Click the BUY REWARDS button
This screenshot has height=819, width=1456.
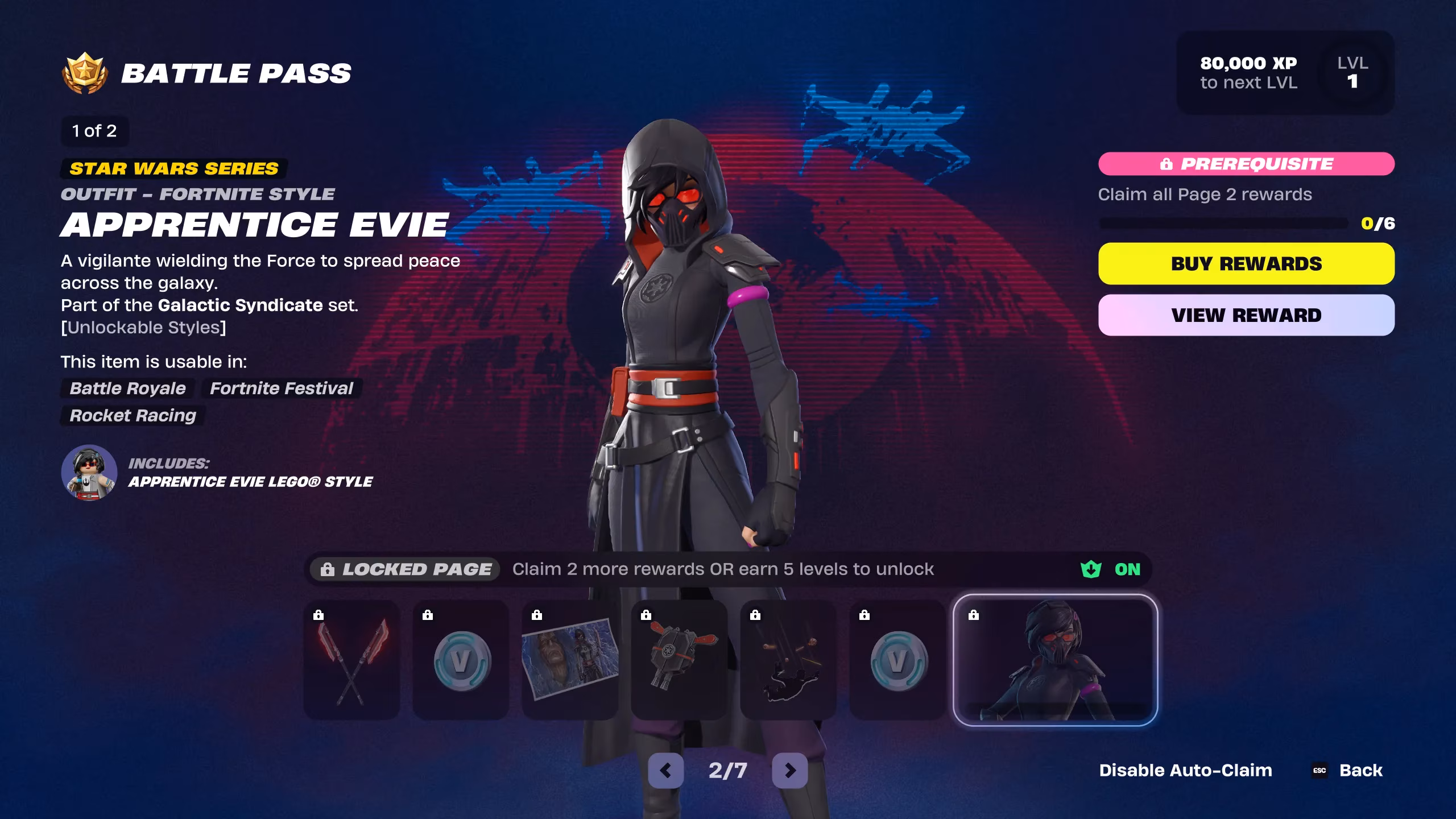tap(1247, 263)
